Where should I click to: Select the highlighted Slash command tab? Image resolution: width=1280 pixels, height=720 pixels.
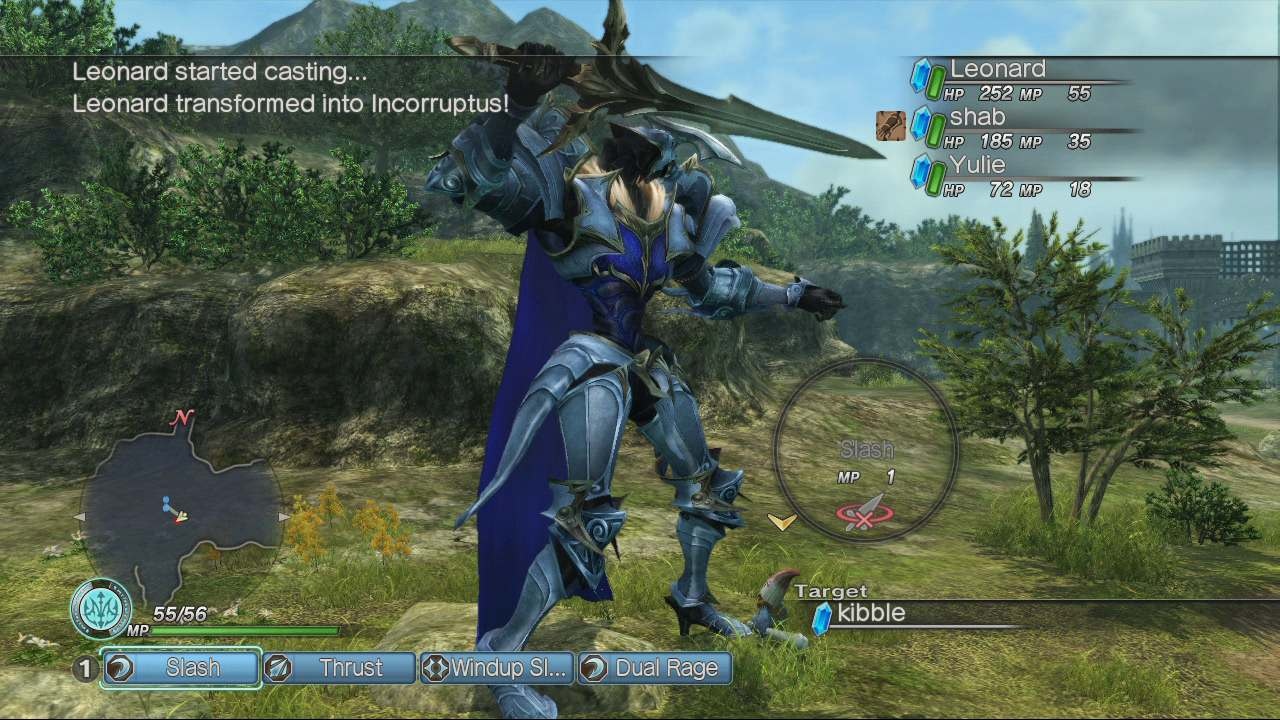pos(180,668)
